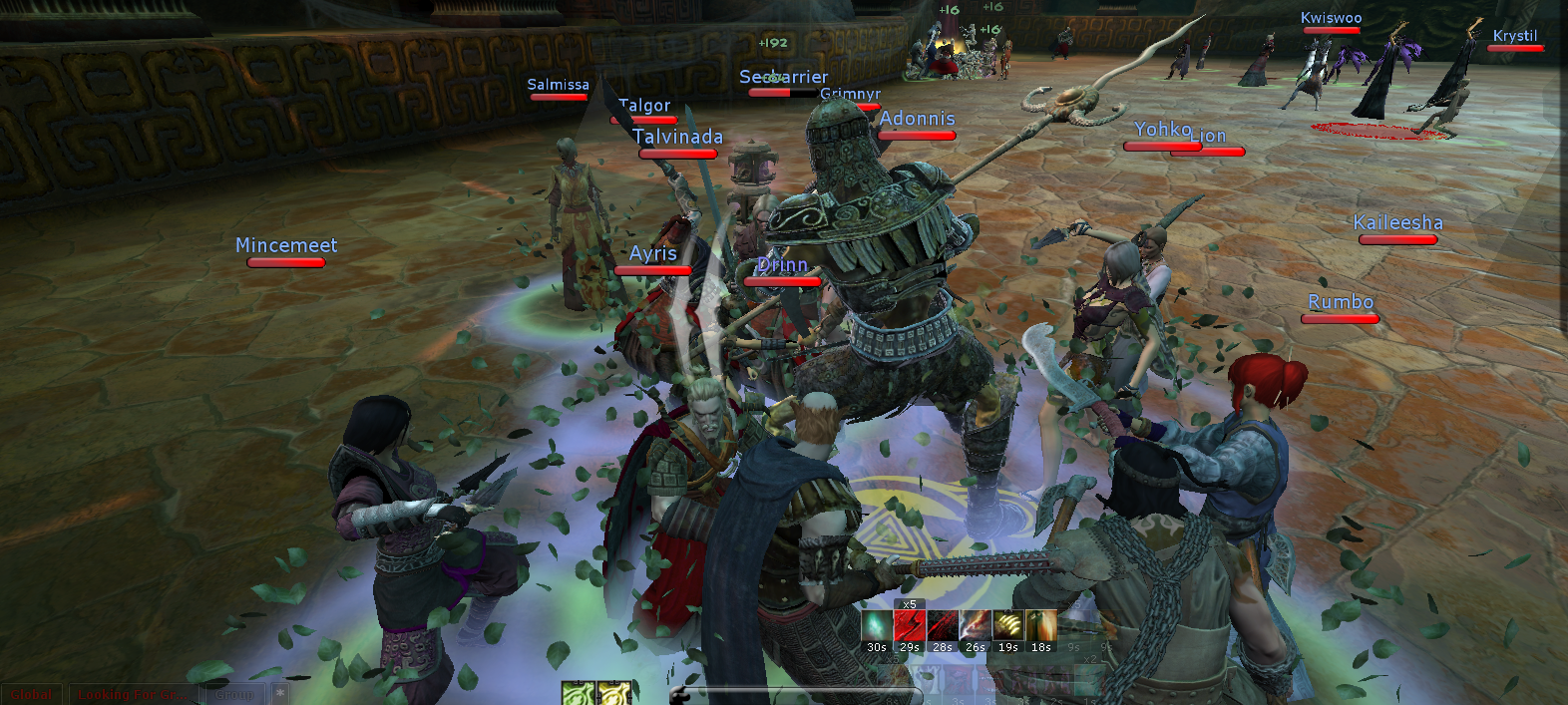
Task: Activate the green swirl ability icon
Action: [578, 694]
